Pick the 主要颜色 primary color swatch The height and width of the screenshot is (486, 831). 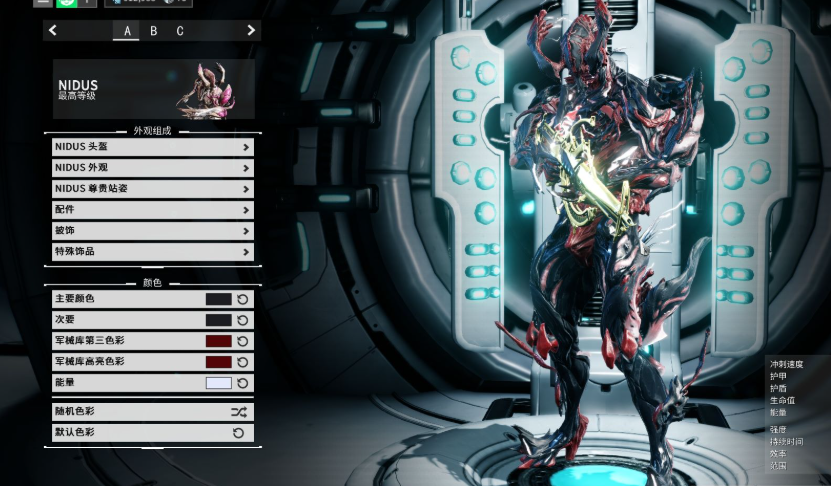click(x=218, y=299)
